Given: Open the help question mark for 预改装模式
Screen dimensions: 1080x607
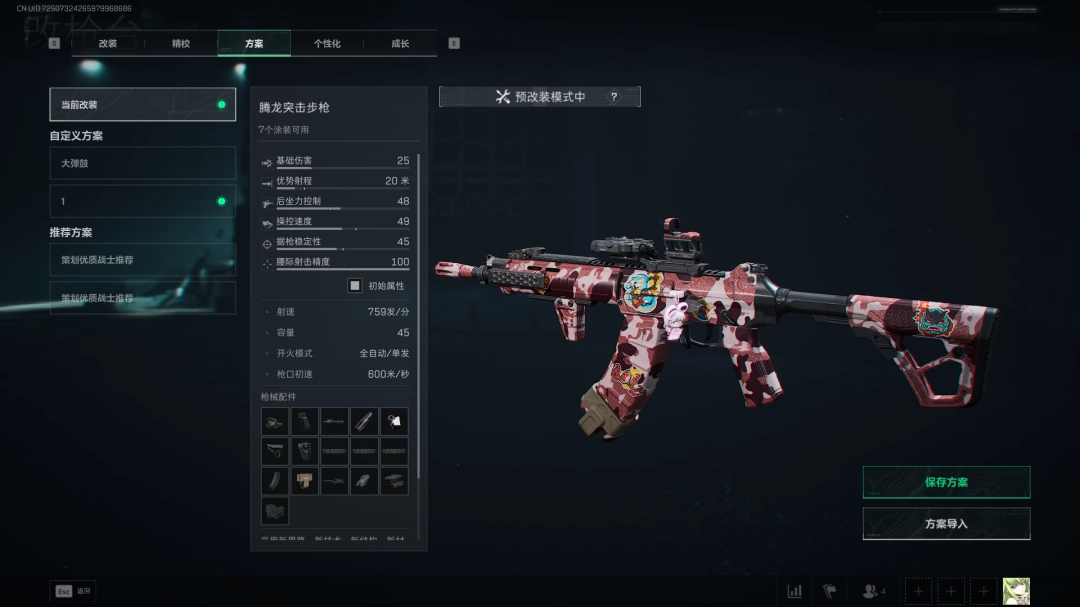Looking at the screenshot, I should [x=614, y=97].
